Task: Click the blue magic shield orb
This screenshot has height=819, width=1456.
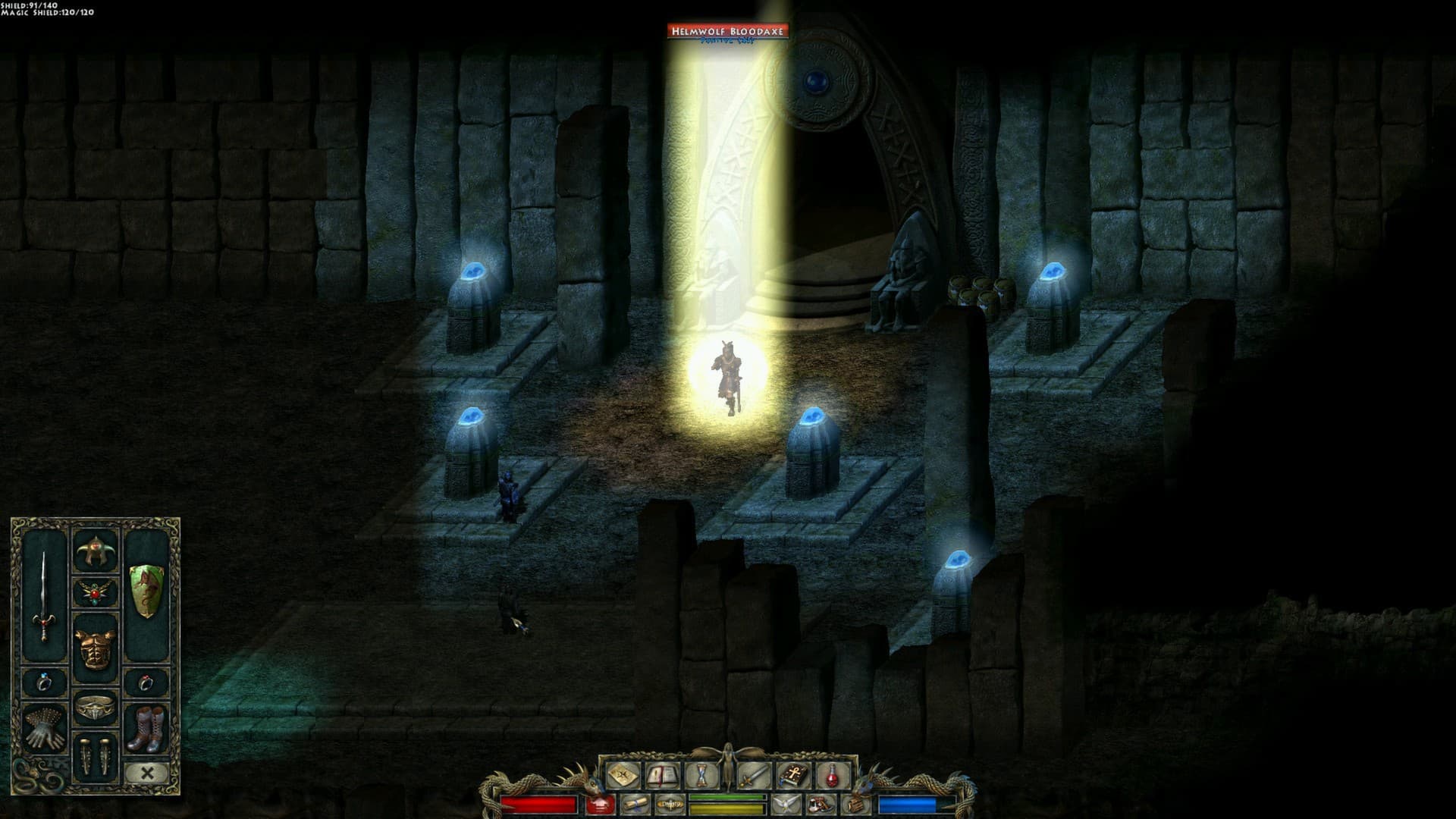Action: 905,803
